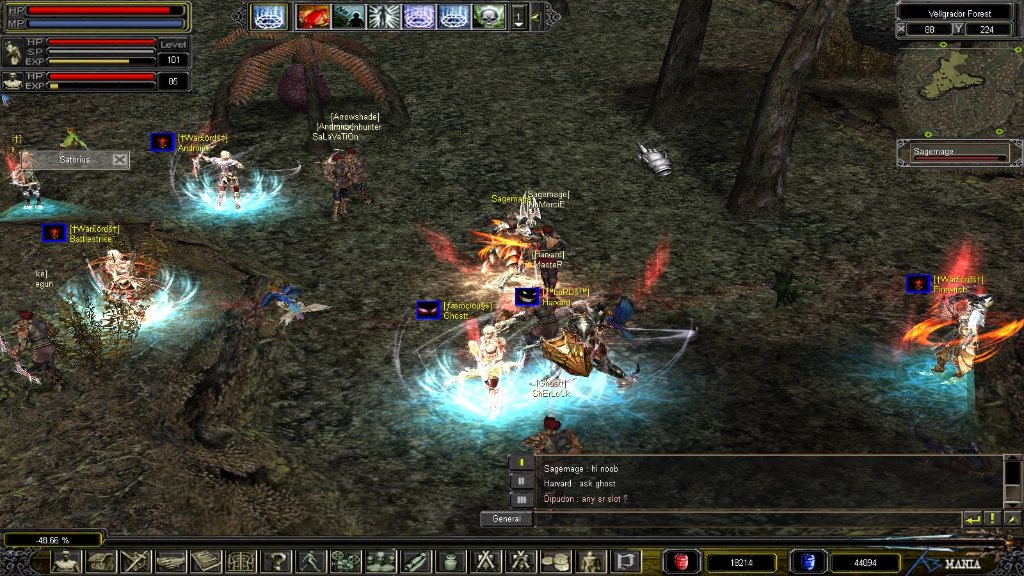Use the blue potion quick slot
Image resolution: width=1024 pixels, height=576 pixels.
[x=807, y=562]
